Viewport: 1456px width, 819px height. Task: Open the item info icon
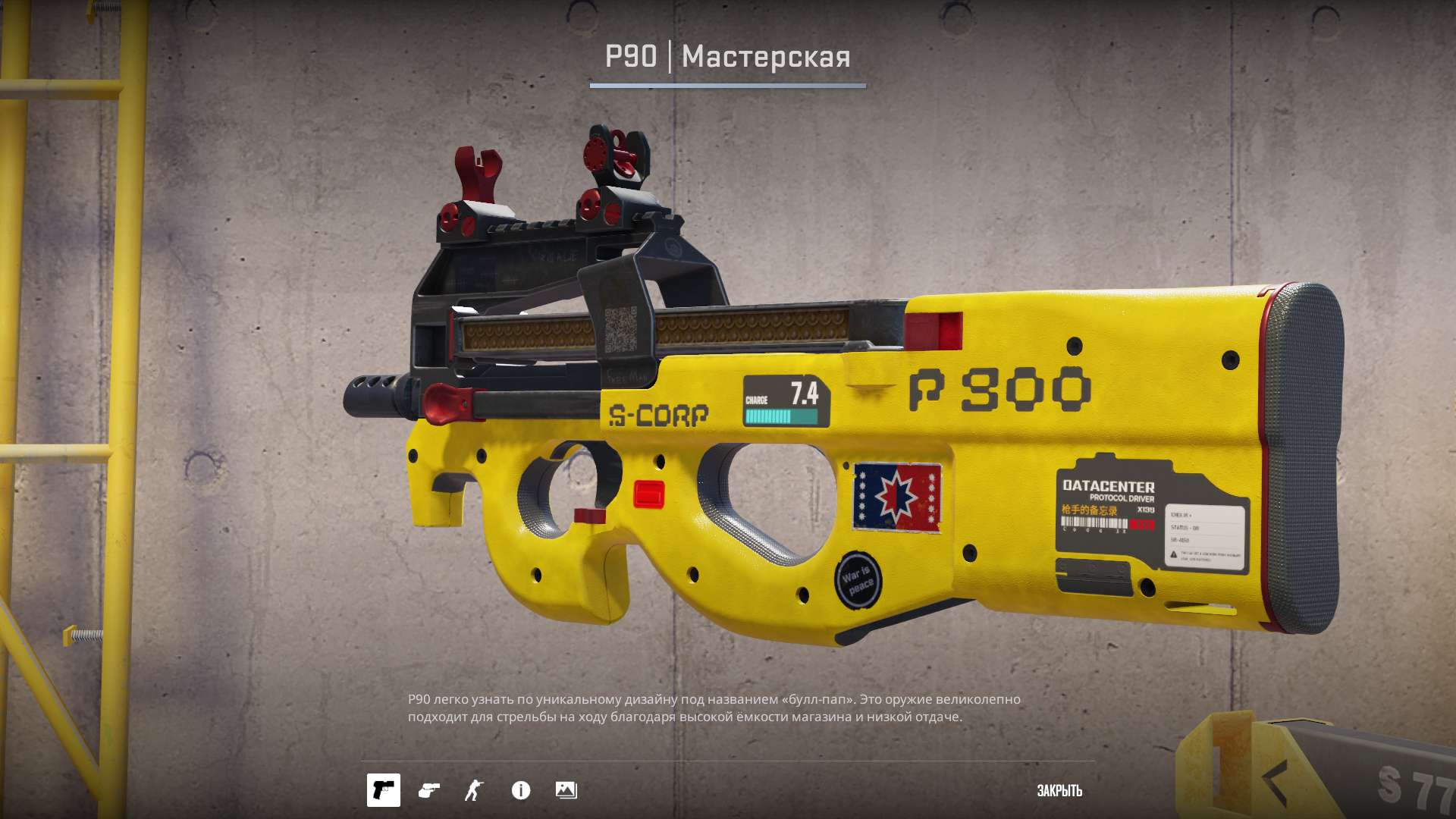(521, 790)
